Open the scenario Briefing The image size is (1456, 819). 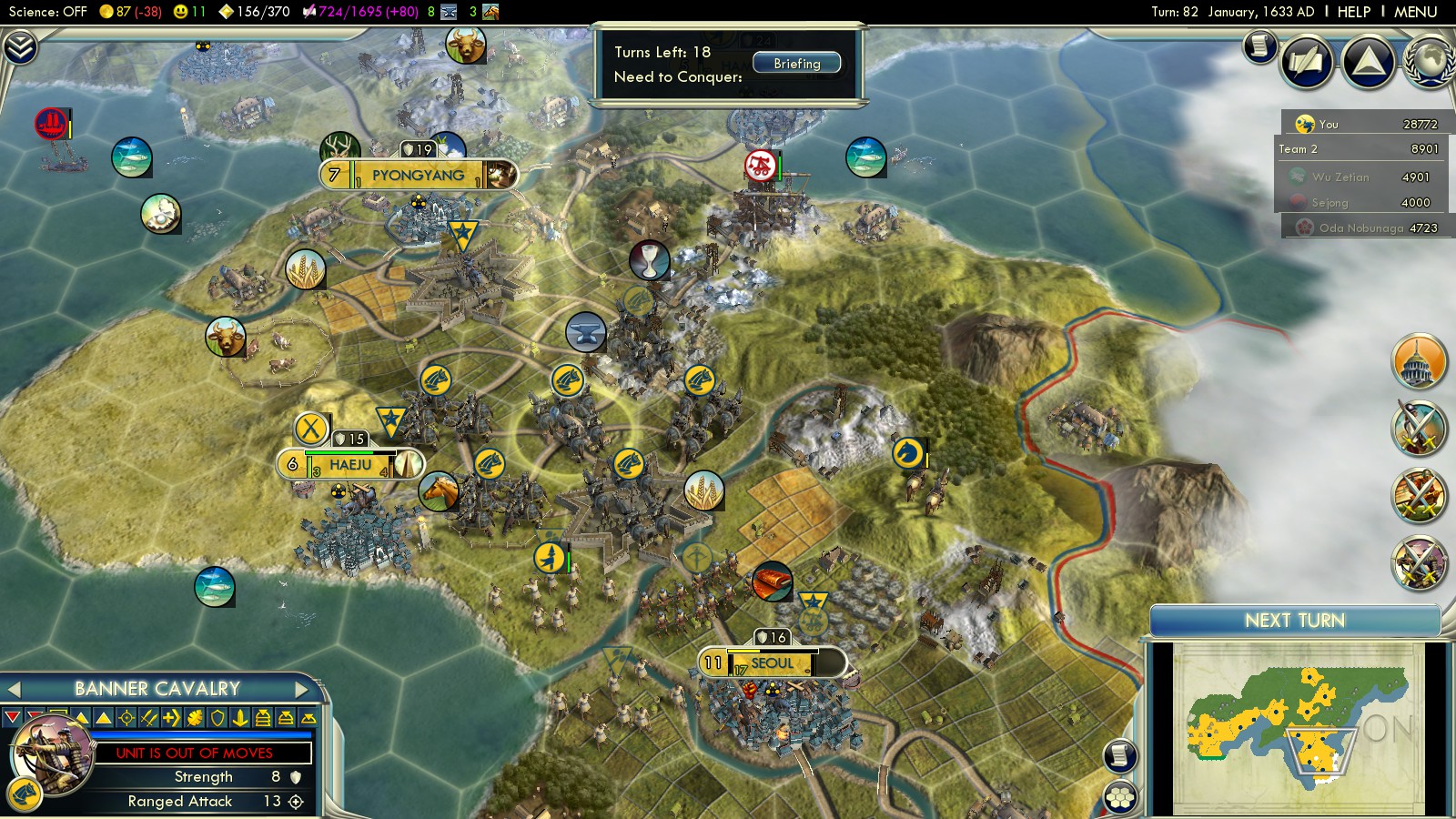(796, 64)
